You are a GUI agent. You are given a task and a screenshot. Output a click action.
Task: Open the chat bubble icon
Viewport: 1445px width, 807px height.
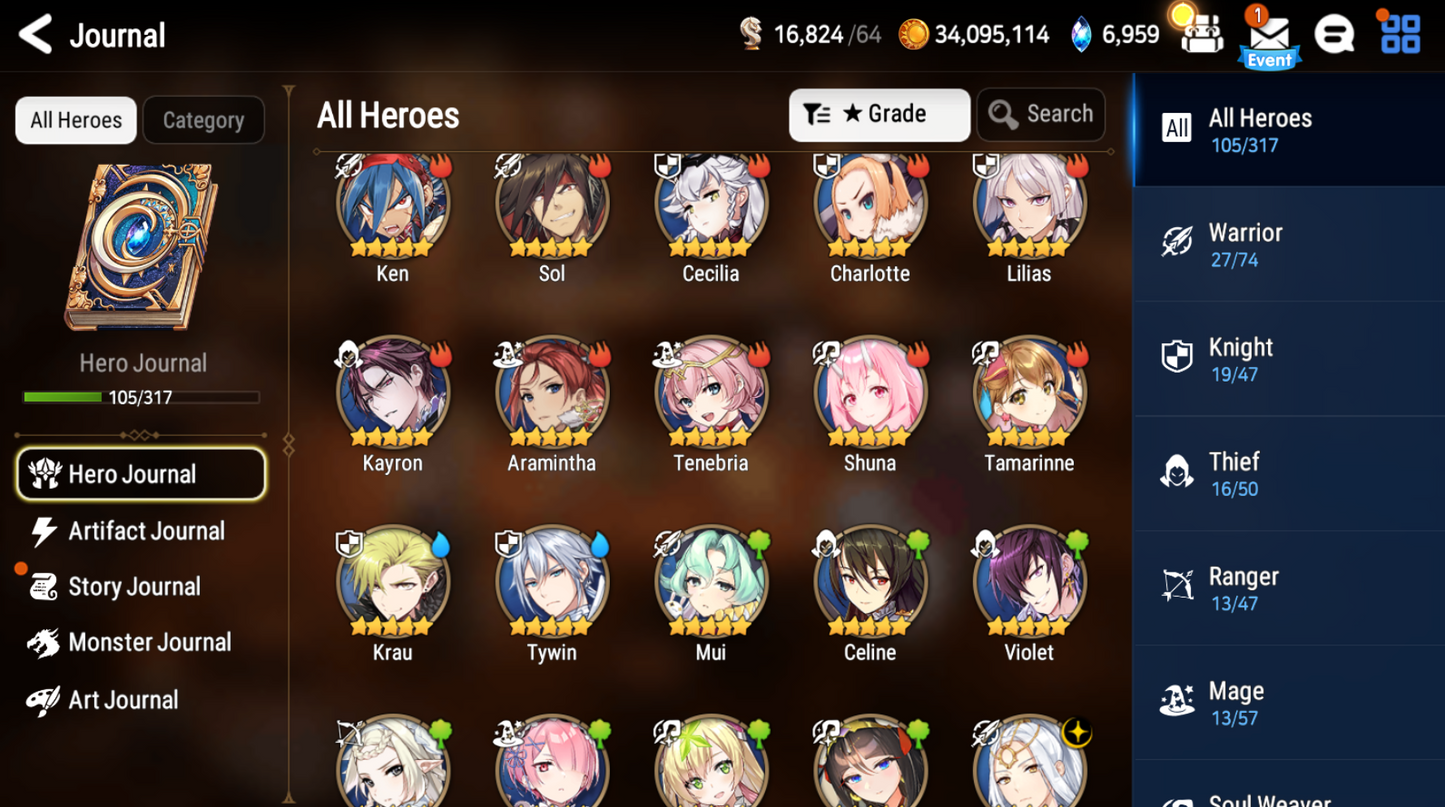1335,33
